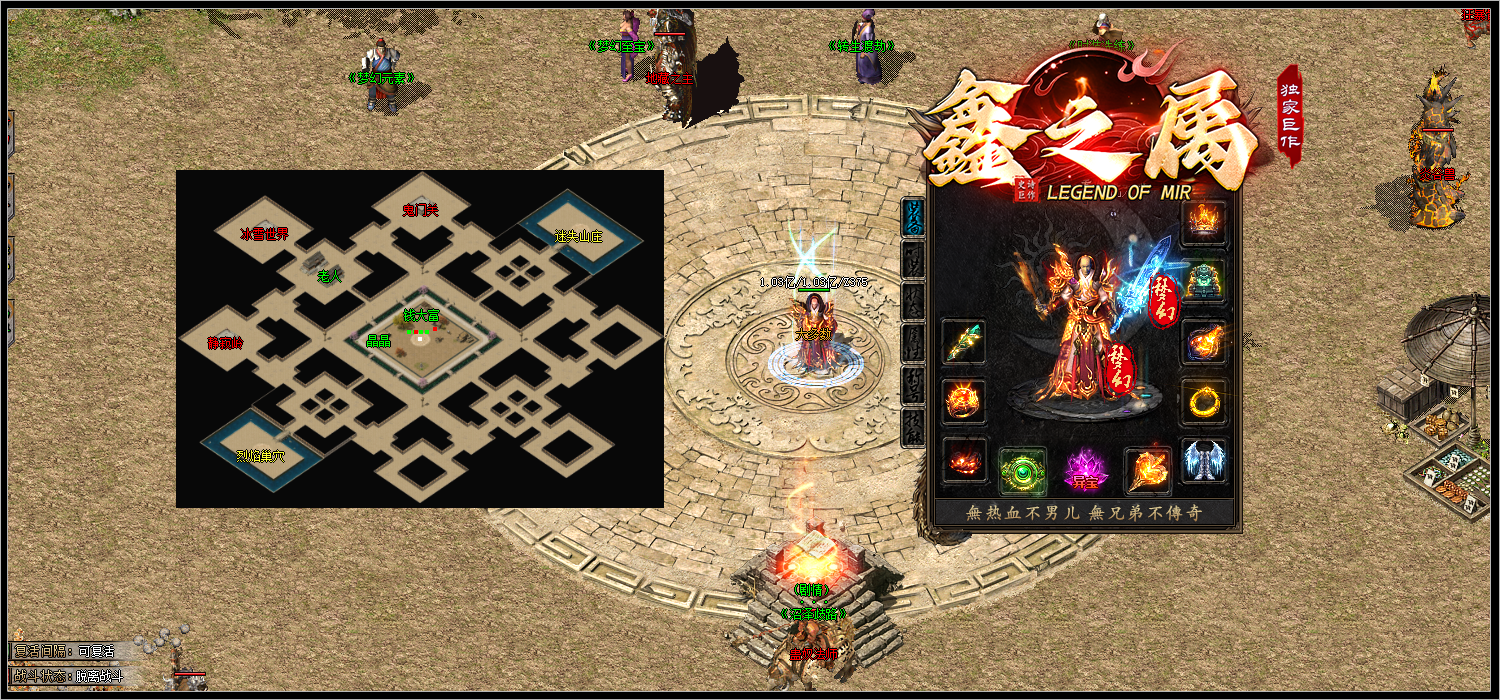Select 静寂岭 on the area map
The width and height of the screenshot is (1500, 700).
click(225, 343)
